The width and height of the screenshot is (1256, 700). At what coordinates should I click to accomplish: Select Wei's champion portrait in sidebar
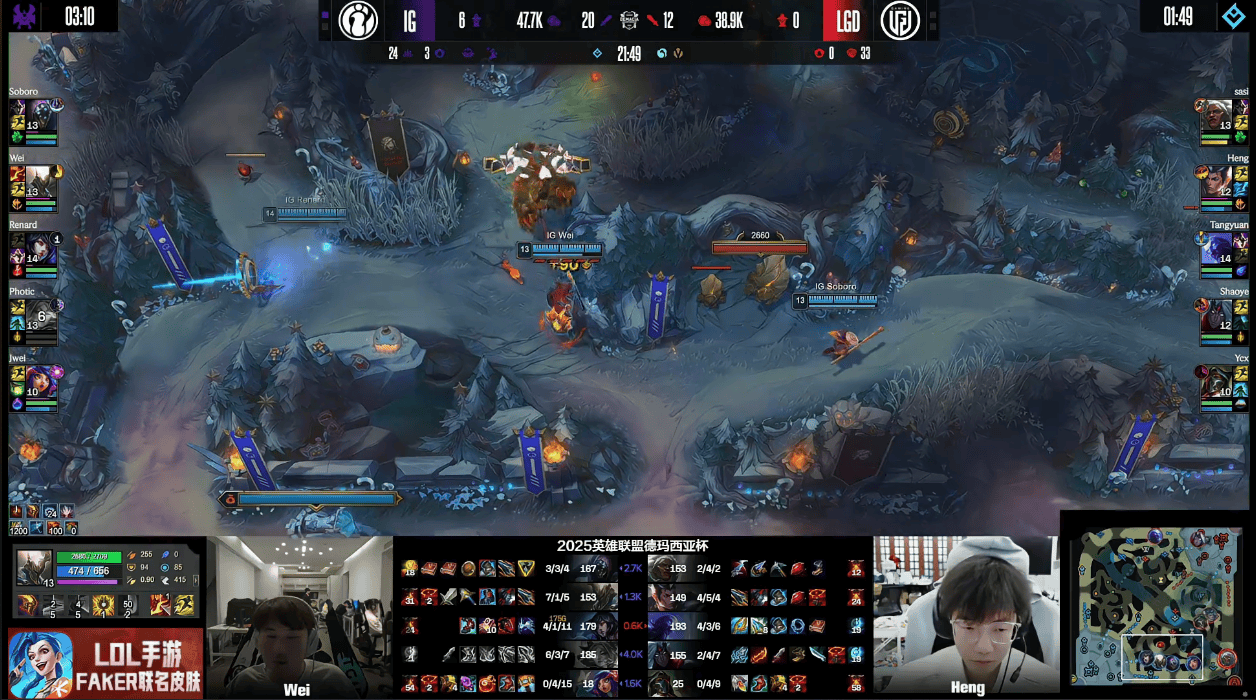click(41, 180)
